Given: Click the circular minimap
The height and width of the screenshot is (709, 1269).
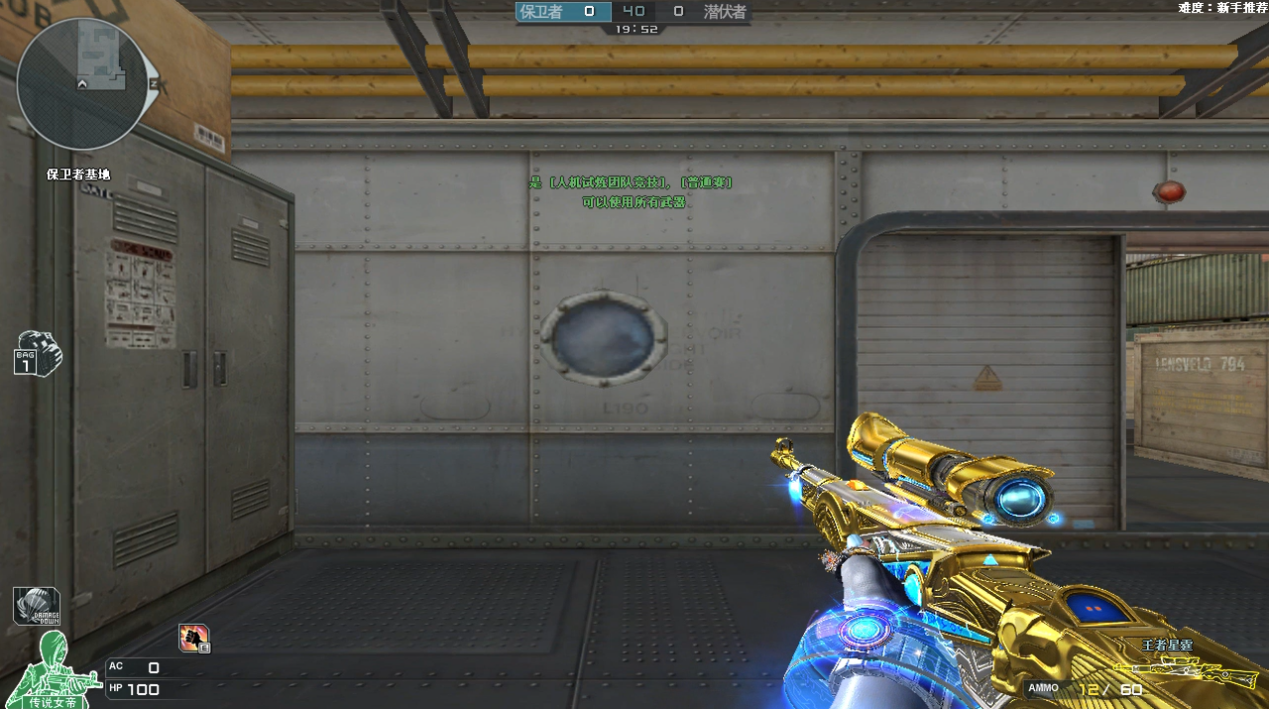Looking at the screenshot, I should click(83, 84).
